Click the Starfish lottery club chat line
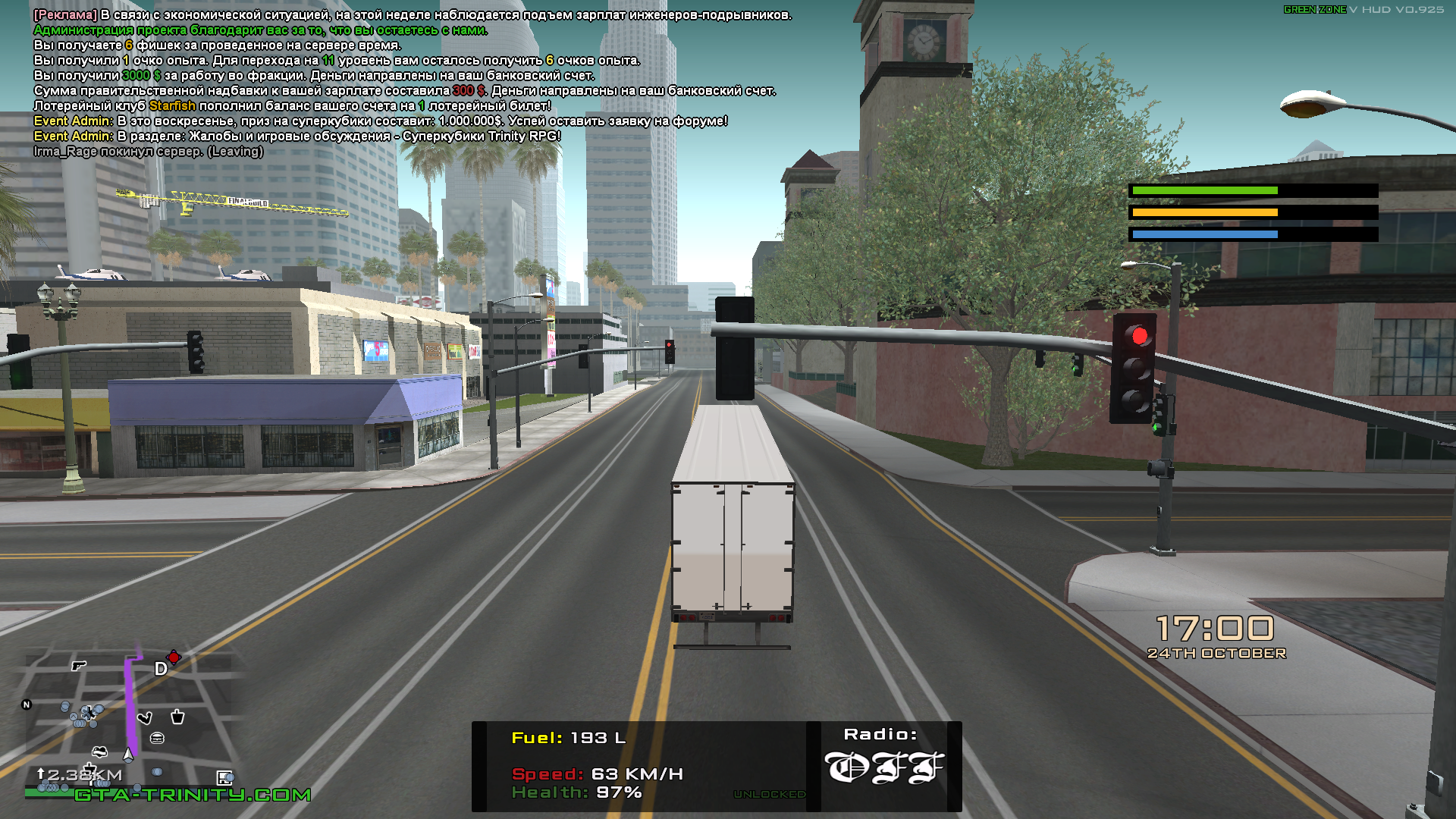1456x819 pixels. click(292, 106)
